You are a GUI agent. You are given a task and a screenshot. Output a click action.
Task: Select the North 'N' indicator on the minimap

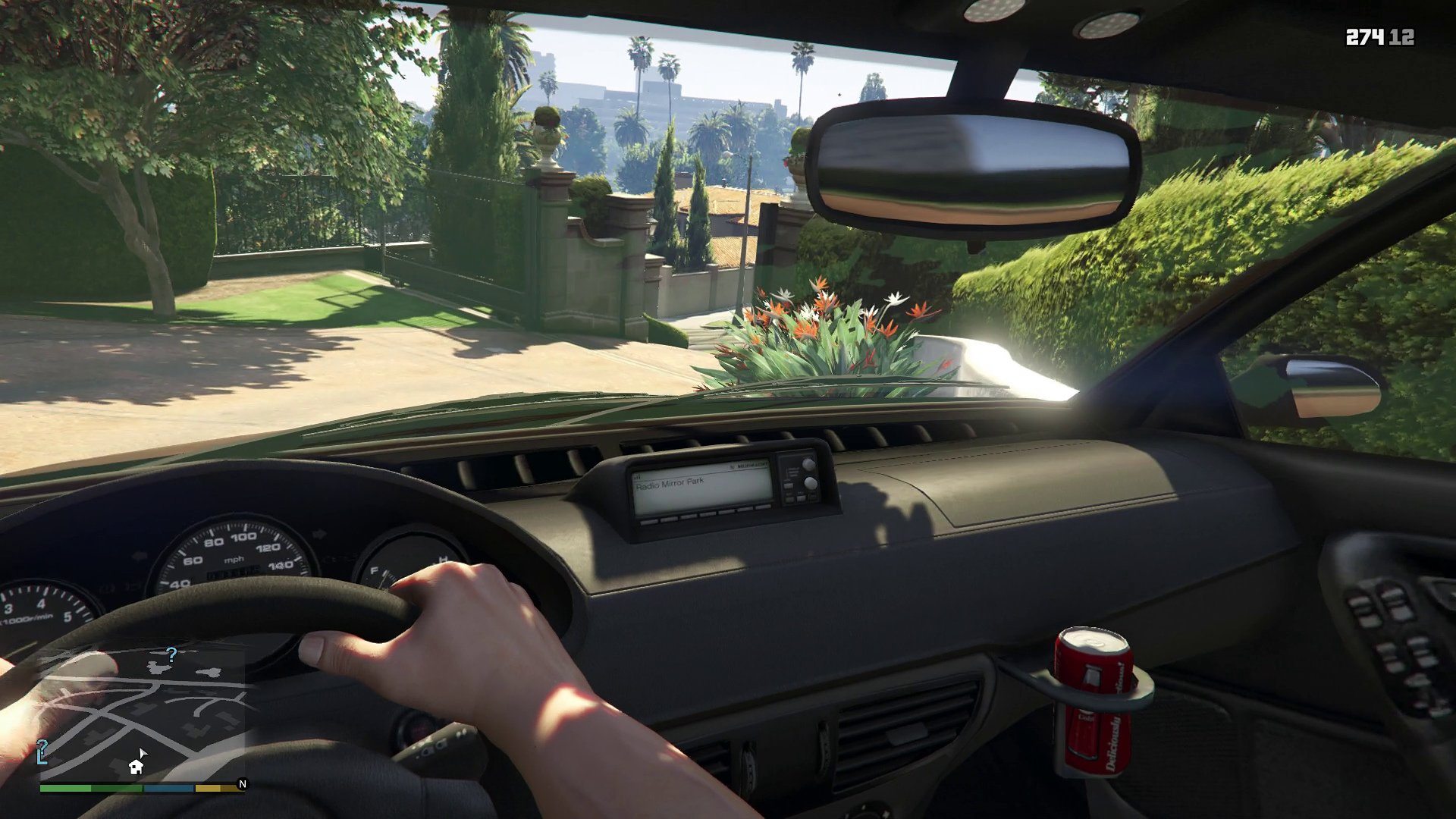pos(243,783)
